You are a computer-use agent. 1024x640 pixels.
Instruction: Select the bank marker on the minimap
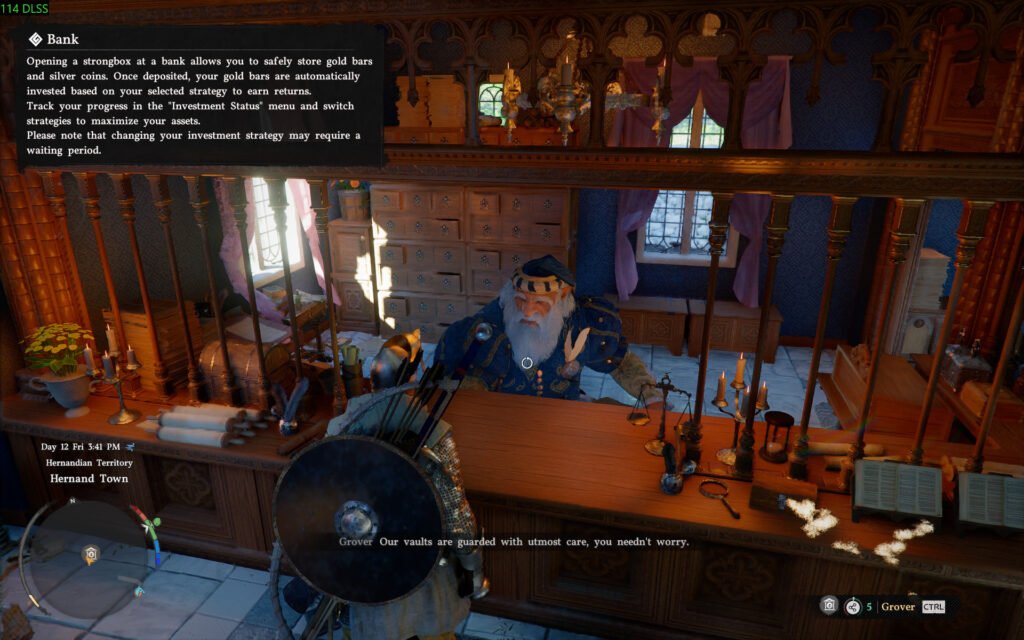(x=90, y=553)
